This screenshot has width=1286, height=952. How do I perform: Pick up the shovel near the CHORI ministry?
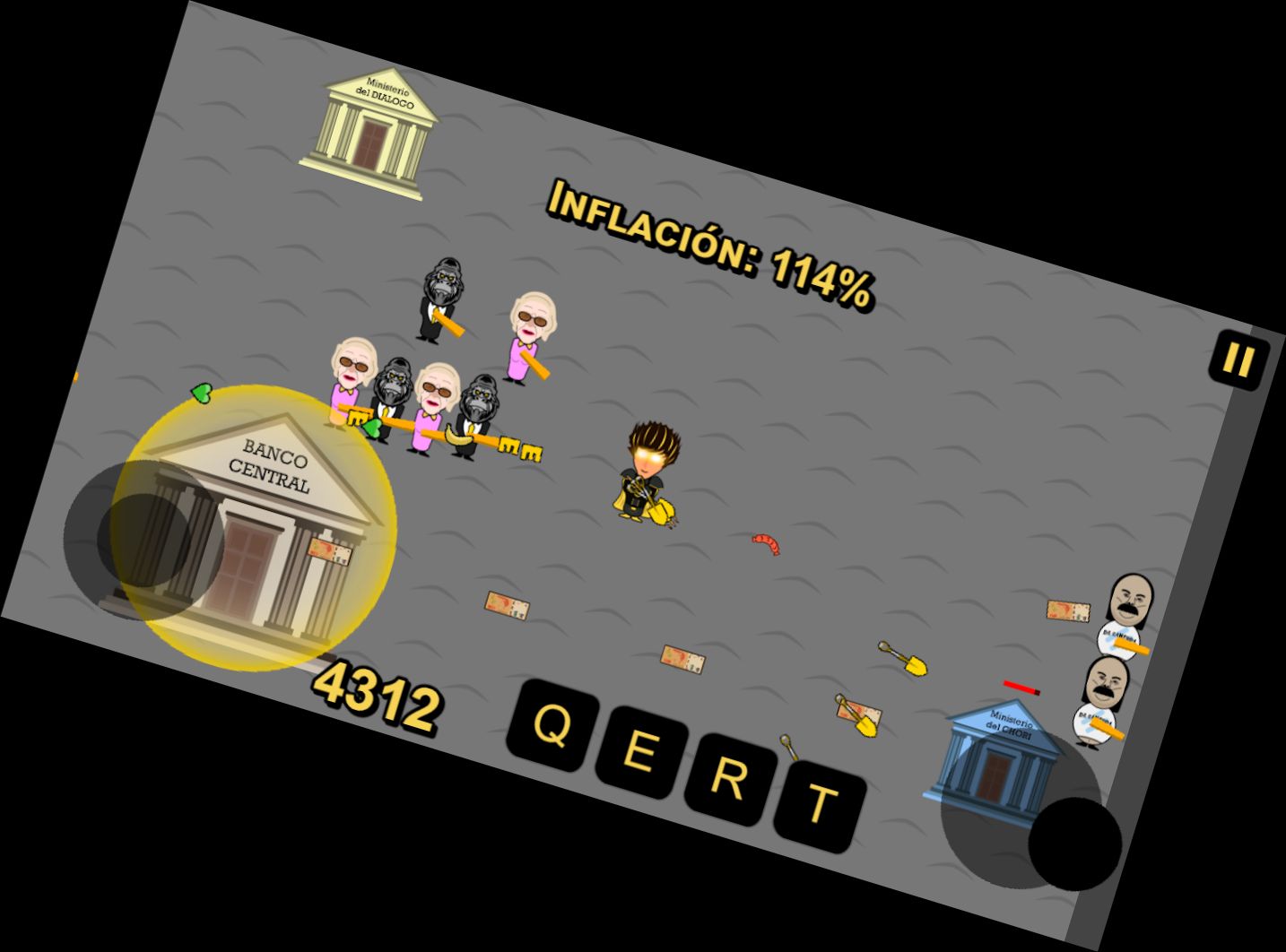pos(901,659)
